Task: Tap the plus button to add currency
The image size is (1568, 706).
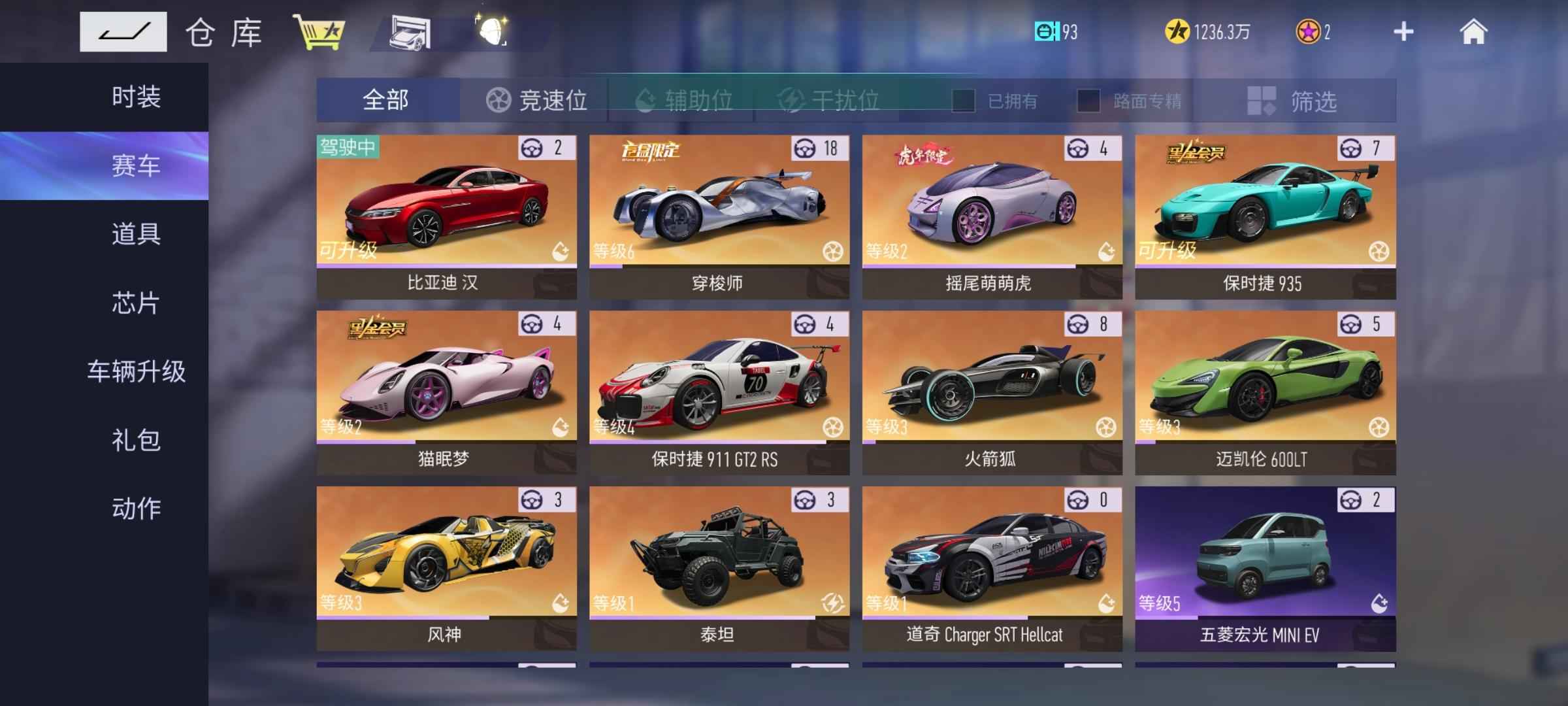Action: tap(1403, 31)
